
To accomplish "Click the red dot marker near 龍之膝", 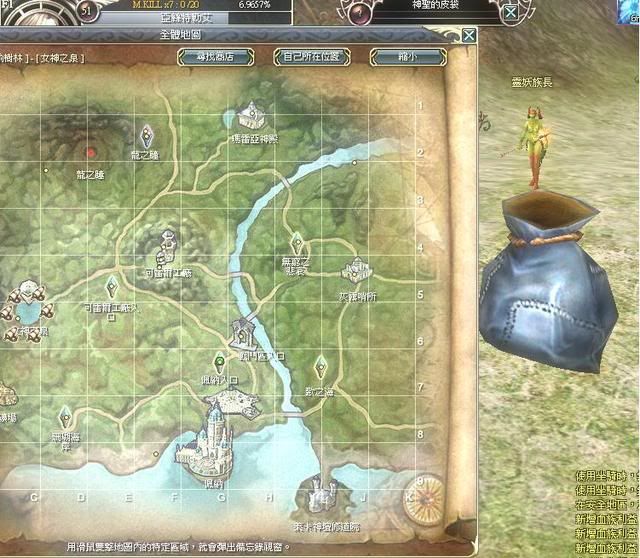I will [91, 153].
